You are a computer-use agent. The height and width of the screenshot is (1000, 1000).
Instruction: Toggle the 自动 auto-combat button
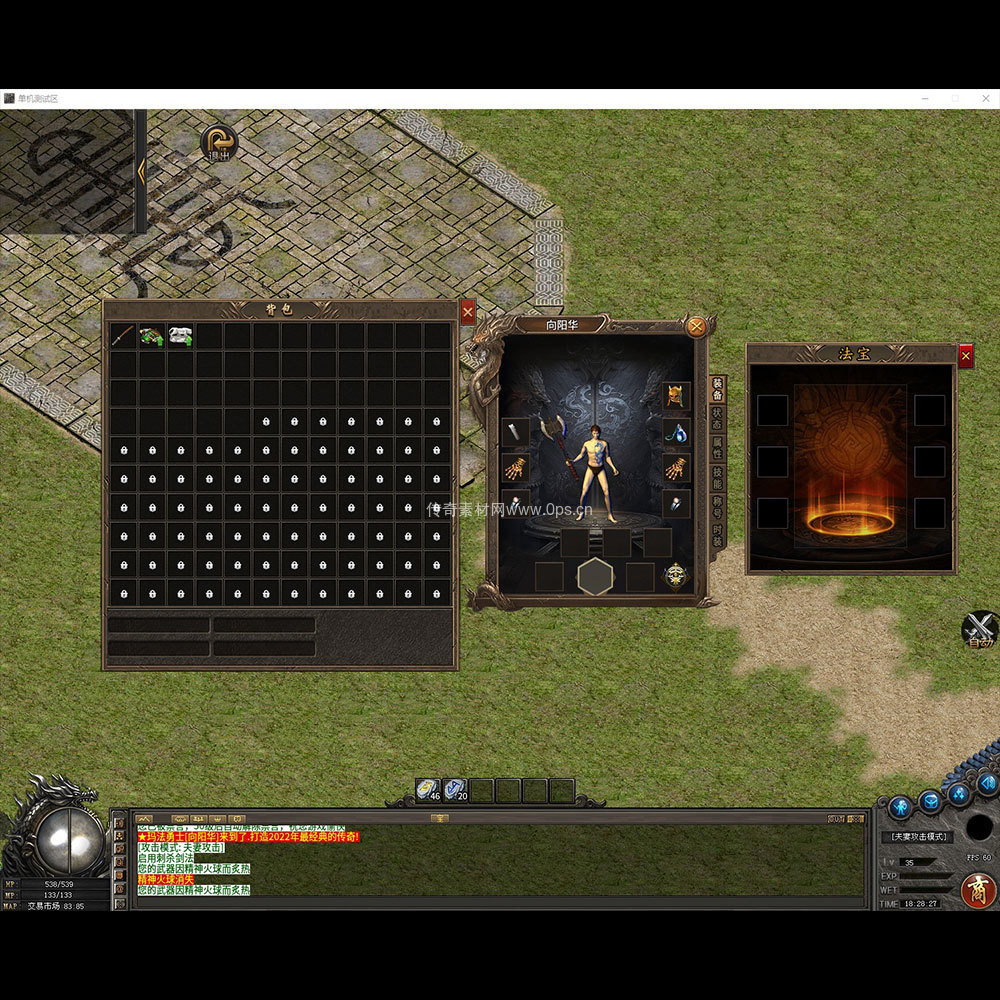click(980, 630)
